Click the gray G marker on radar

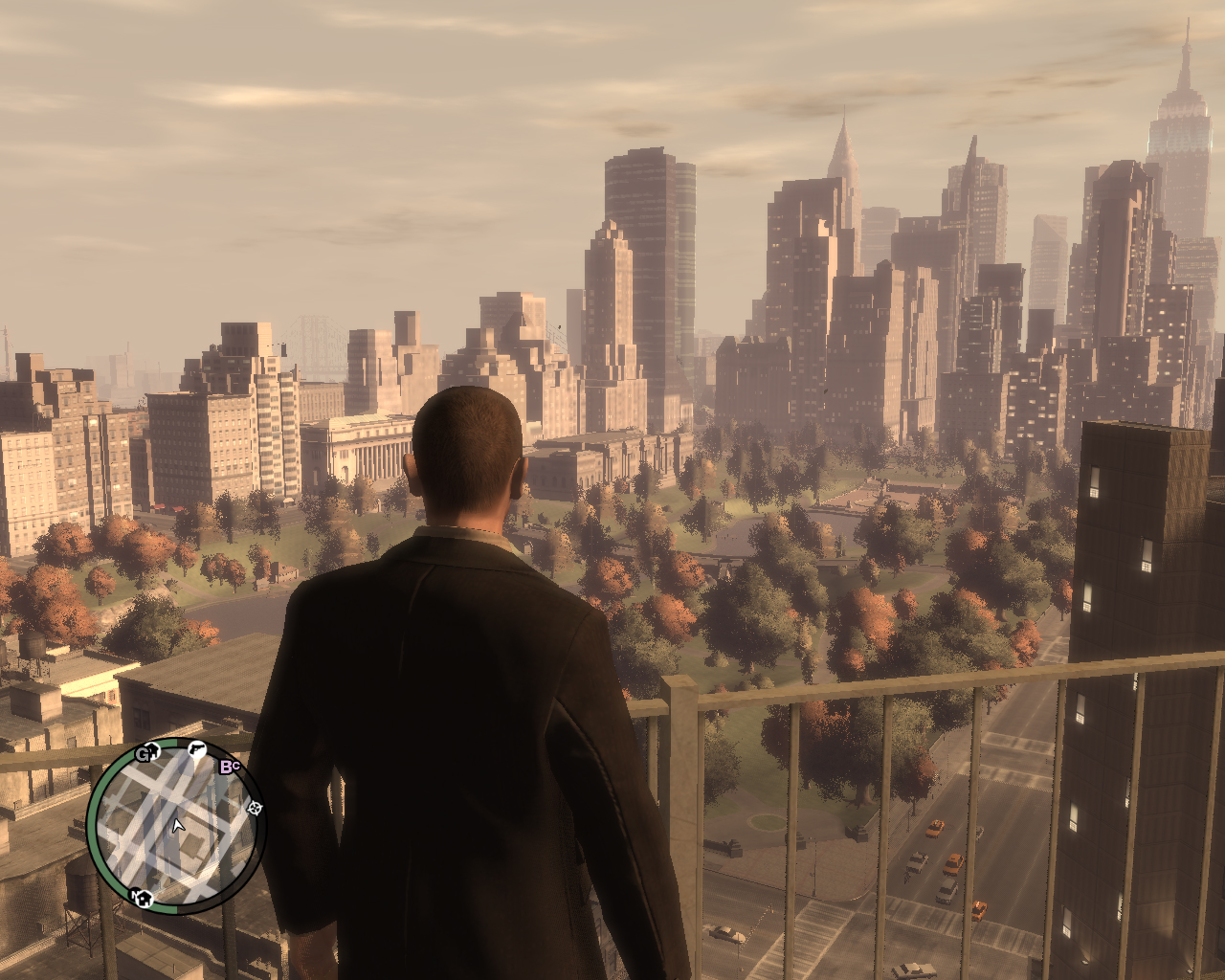coord(144,753)
